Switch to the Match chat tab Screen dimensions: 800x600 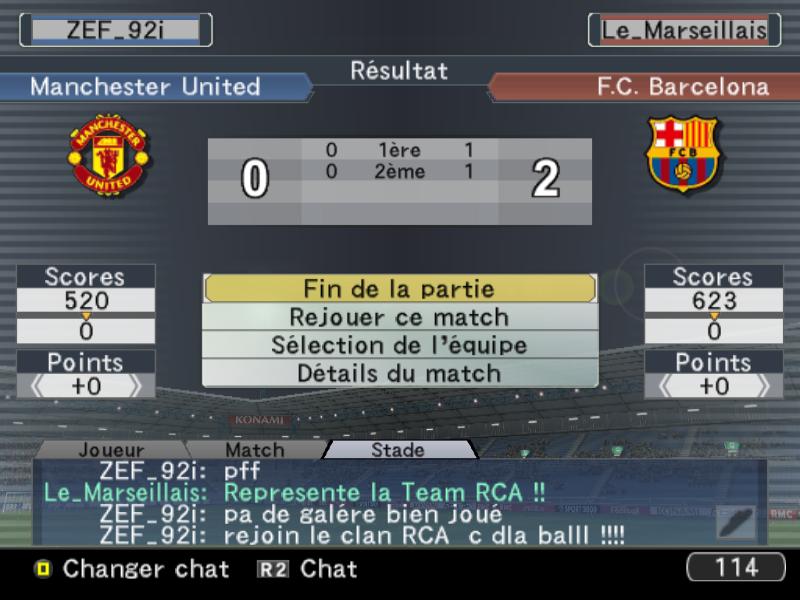tap(254, 450)
